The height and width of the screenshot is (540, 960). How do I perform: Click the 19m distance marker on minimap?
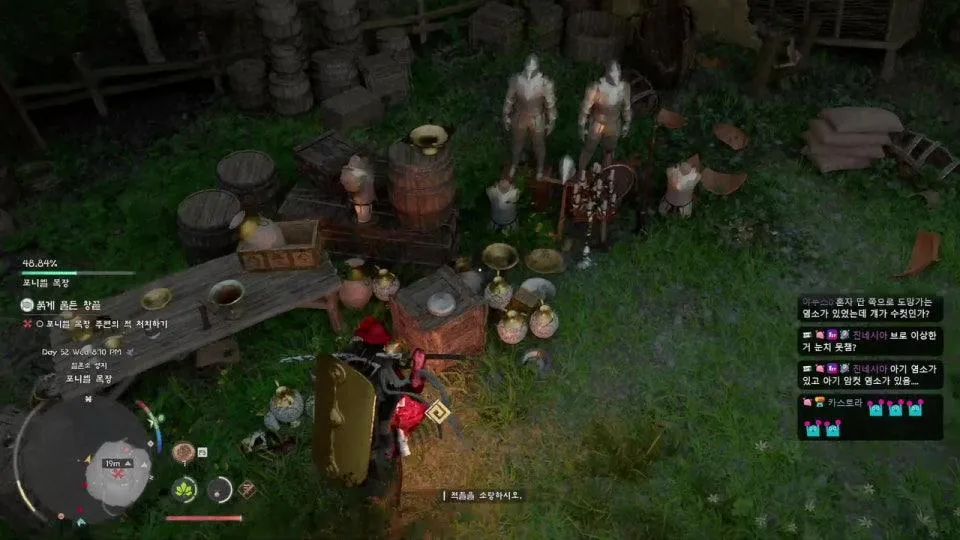[114, 463]
